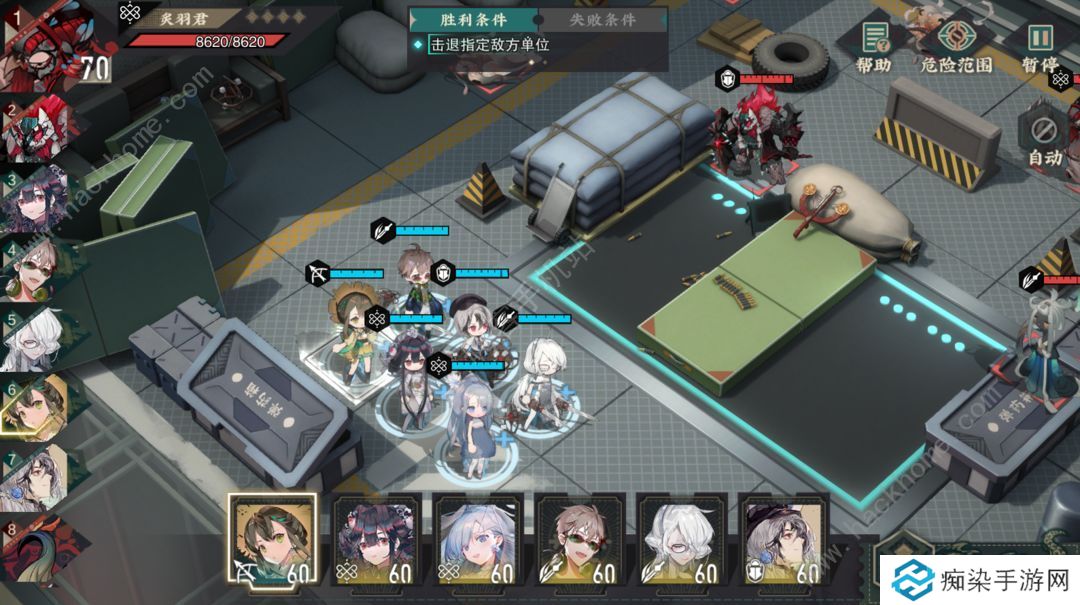The width and height of the screenshot is (1080, 605).
Task: Select turn order portrait number 7
Action: (38, 475)
